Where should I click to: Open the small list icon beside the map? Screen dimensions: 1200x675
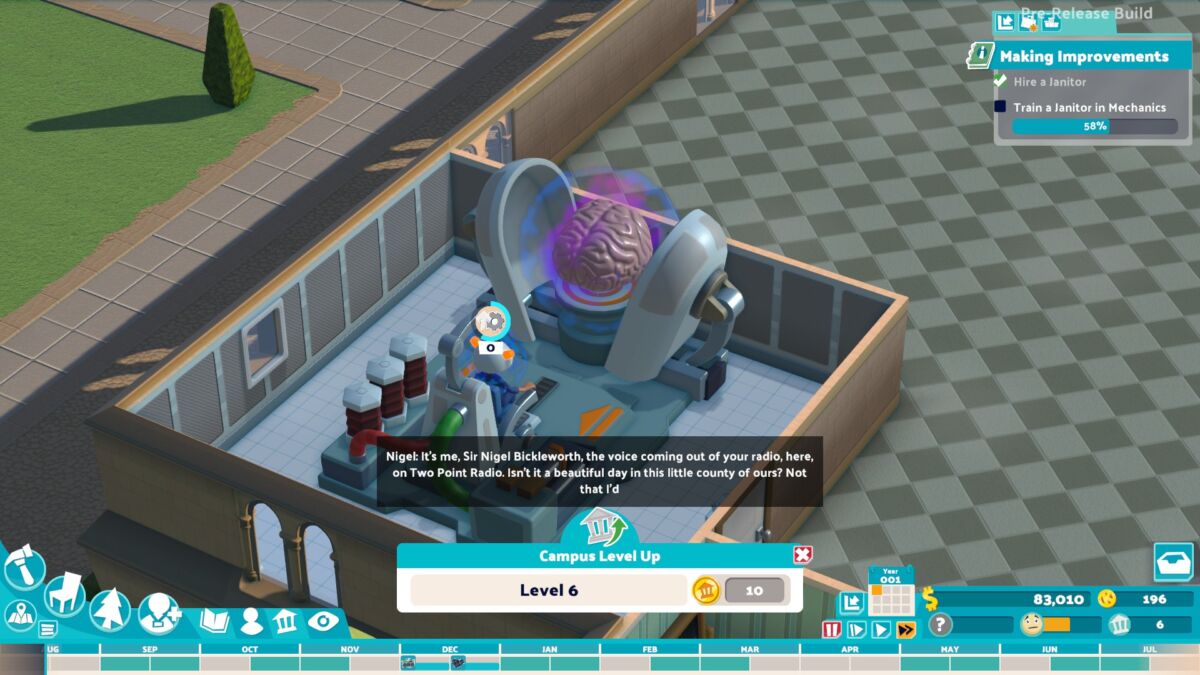coord(47,629)
